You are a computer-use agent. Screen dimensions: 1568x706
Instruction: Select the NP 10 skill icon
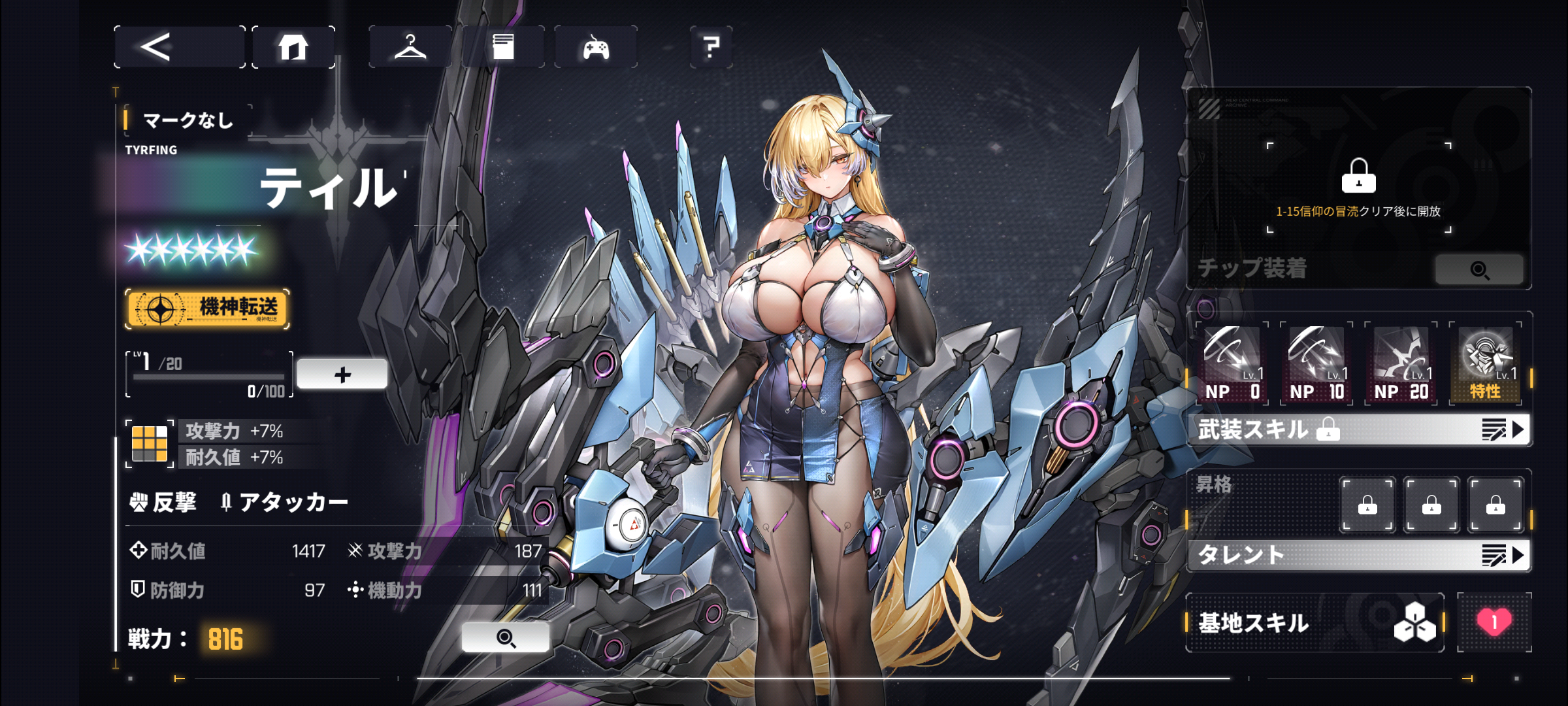(1316, 363)
